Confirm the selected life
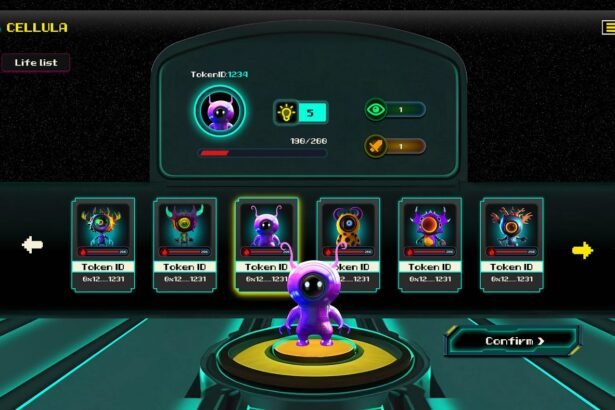Image resolution: width=615 pixels, height=410 pixels. tap(514, 341)
